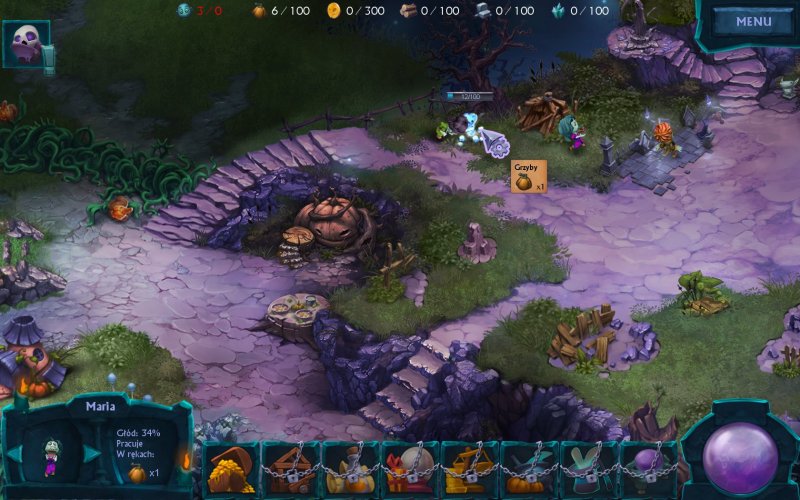Image resolution: width=800 pixels, height=500 pixels.
Task: Click the skull portrait icon
Action: click(24, 44)
